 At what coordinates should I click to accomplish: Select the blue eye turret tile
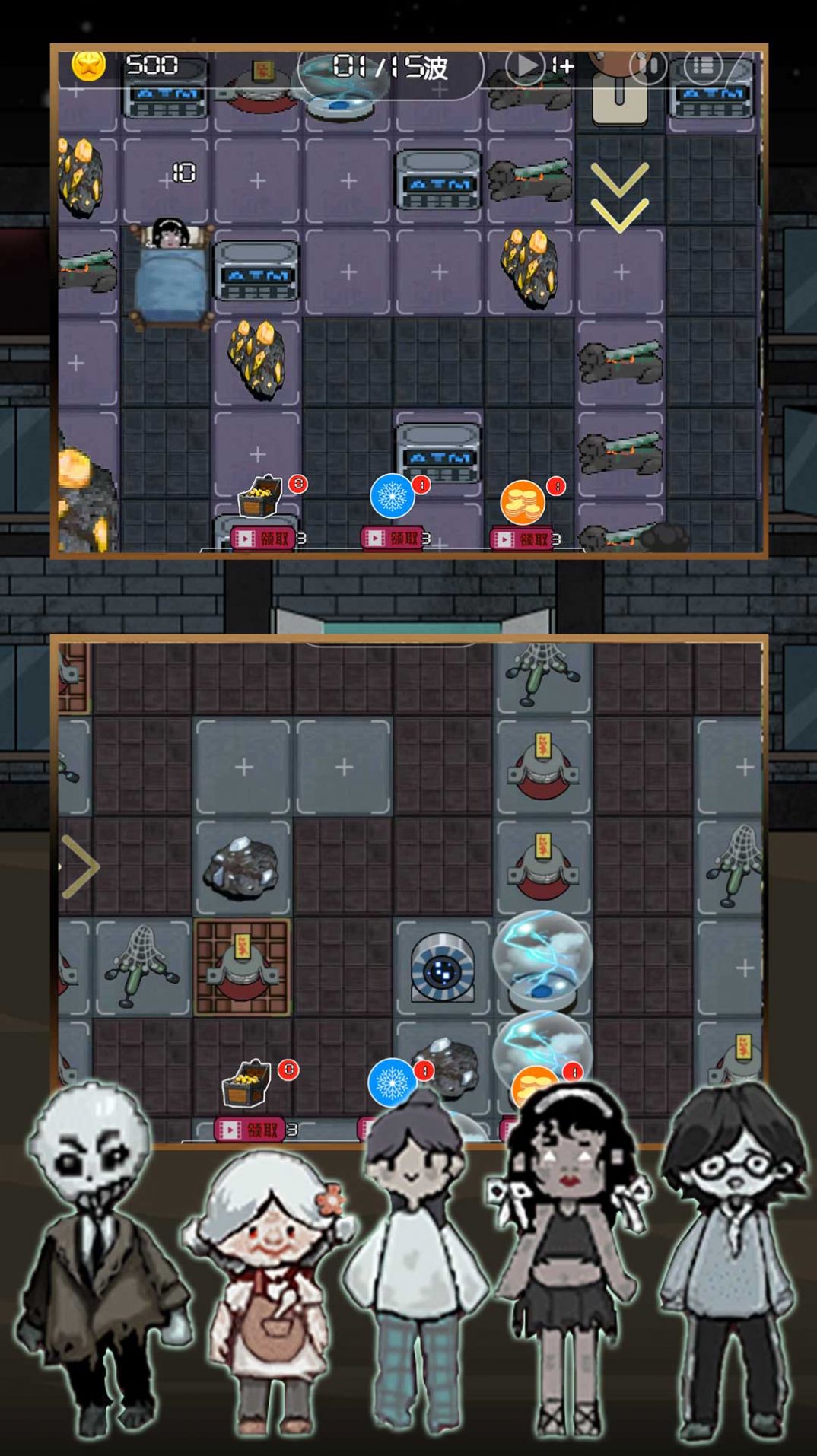tap(442, 968)
